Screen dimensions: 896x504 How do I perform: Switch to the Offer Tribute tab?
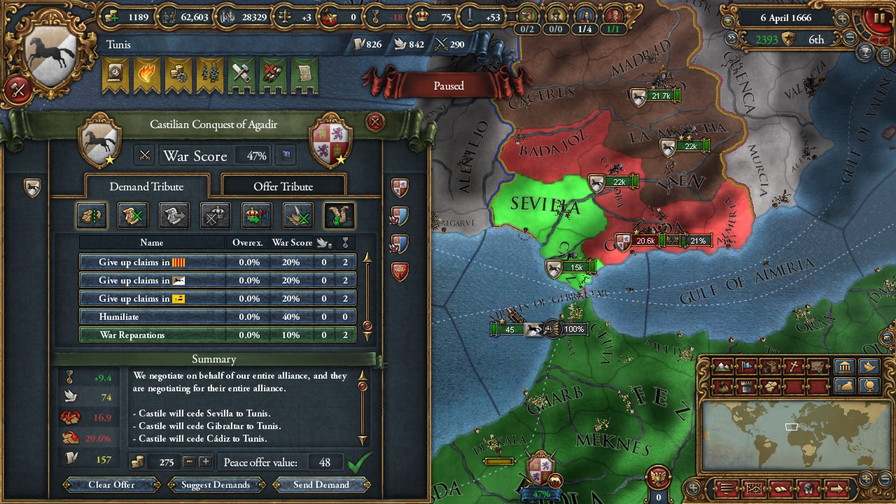tap(281, 186)
